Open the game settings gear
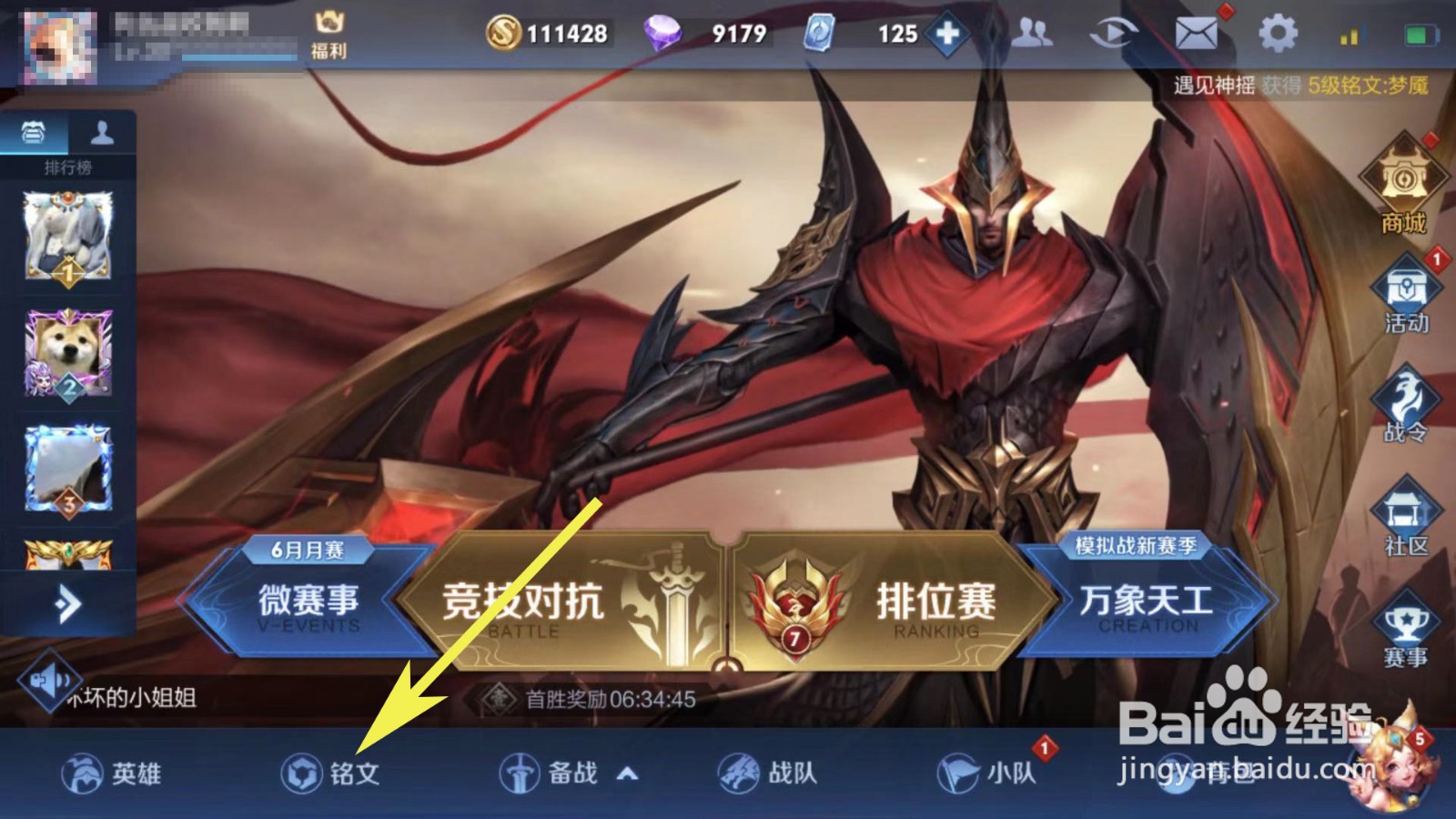1456x819 pixels. 1278,33
